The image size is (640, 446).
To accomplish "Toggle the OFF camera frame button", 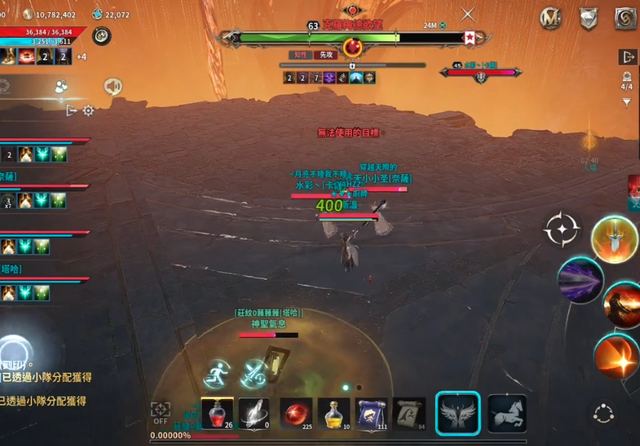I will point(160,412).
